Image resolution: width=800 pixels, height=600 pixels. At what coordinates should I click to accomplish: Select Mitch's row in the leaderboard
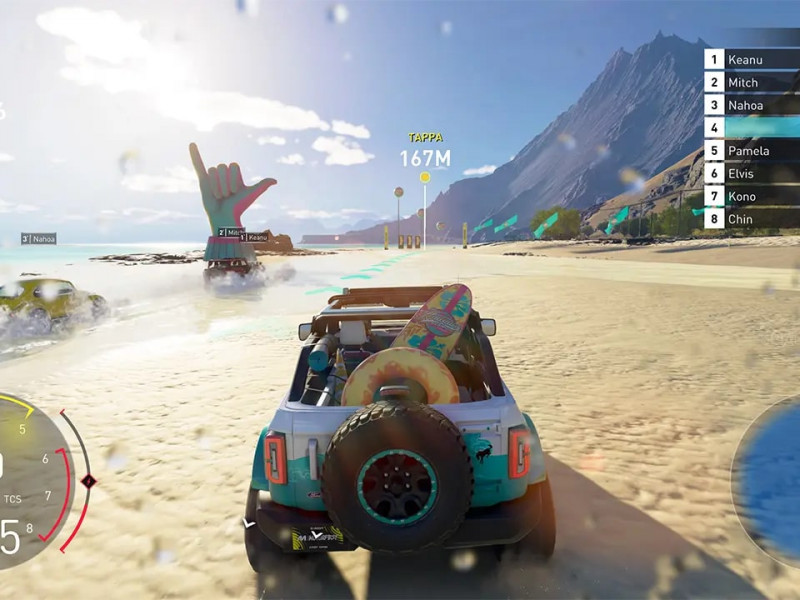[750, 83]
